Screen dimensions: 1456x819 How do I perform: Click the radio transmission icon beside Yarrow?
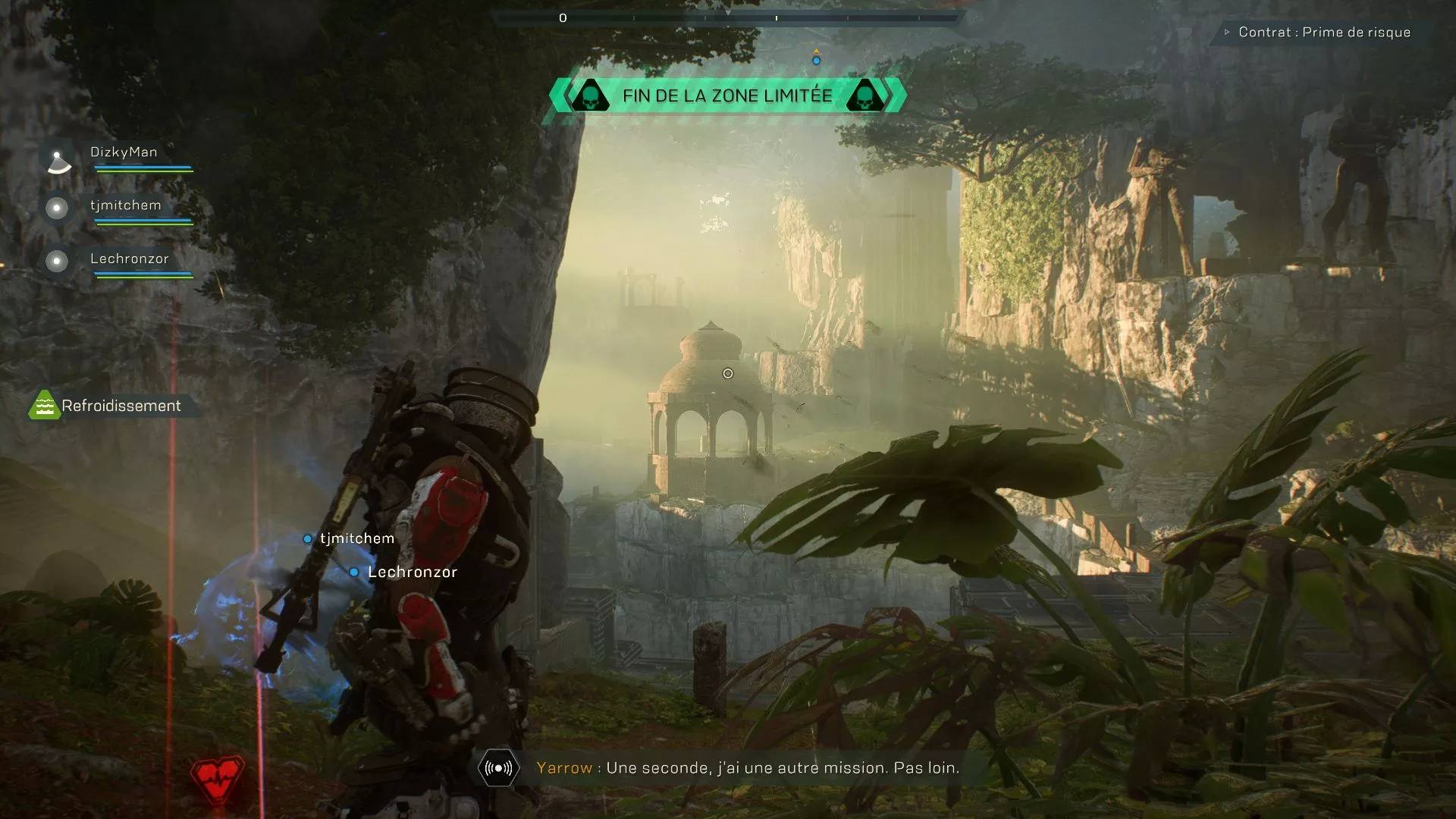tap(498, 768)
